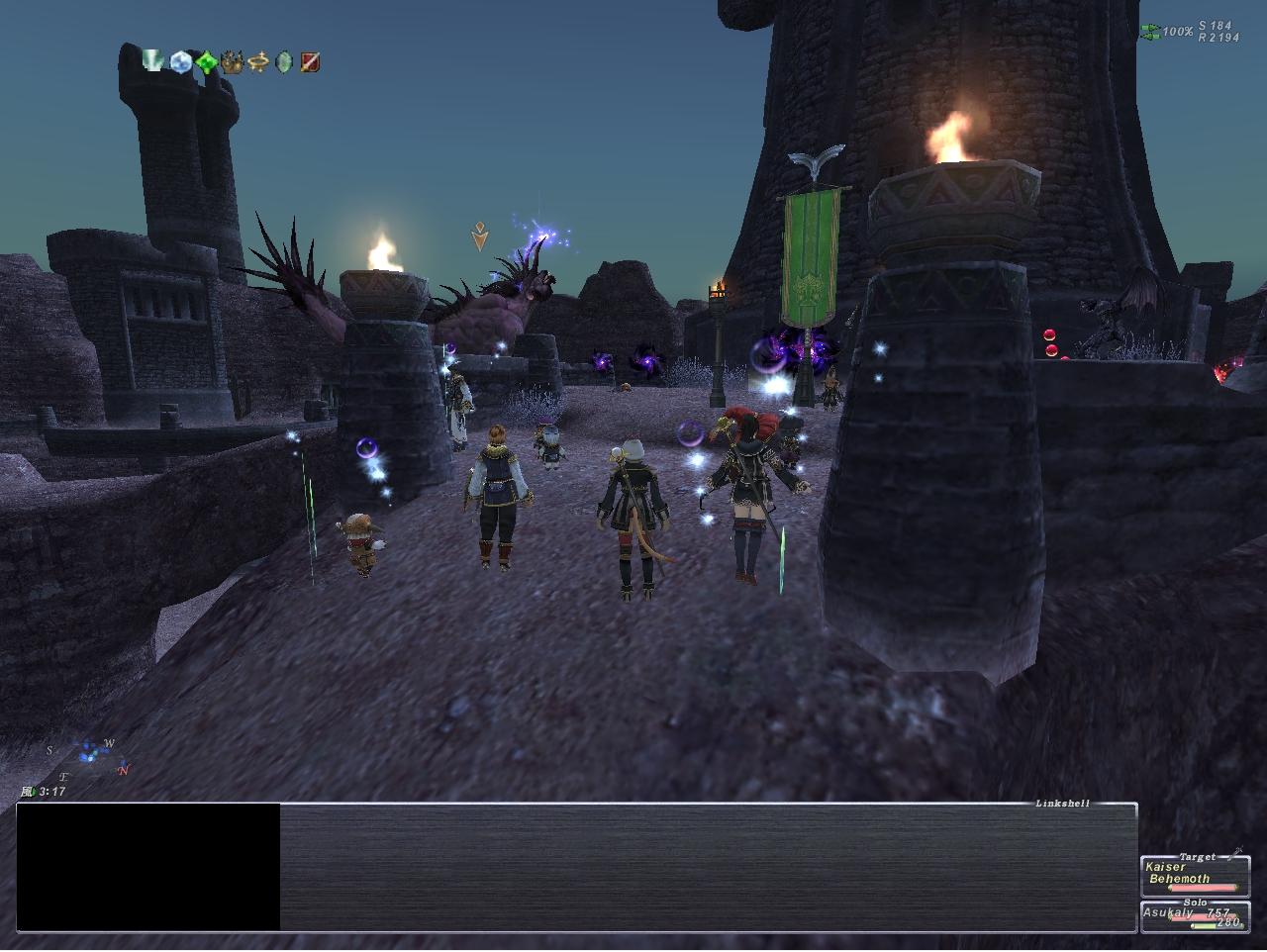The width and height of the screenshot is (1267, 952).
Task: Select the blue crystal status icon
Action: click(x=180, y=62)
